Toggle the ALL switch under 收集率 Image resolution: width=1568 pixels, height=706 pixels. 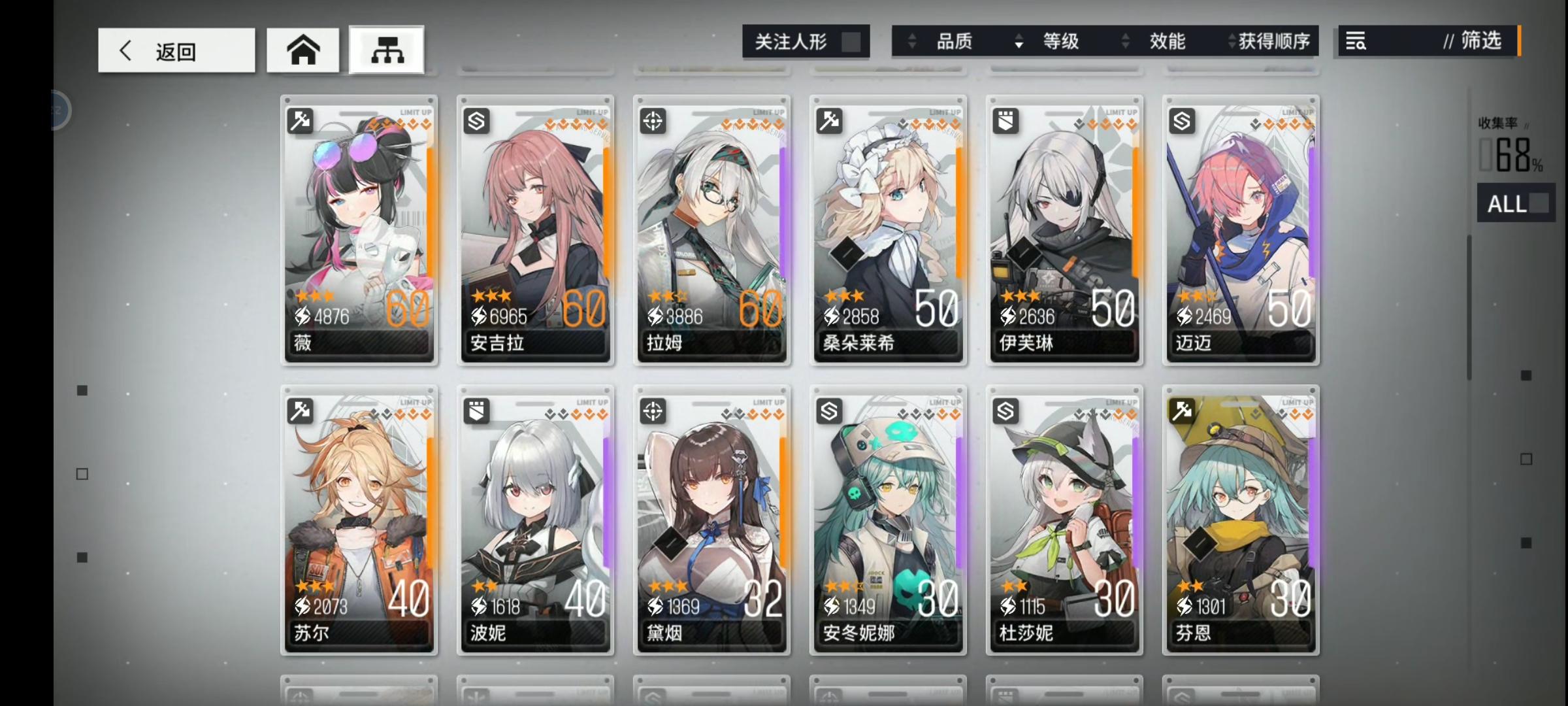click(1516, 203)
